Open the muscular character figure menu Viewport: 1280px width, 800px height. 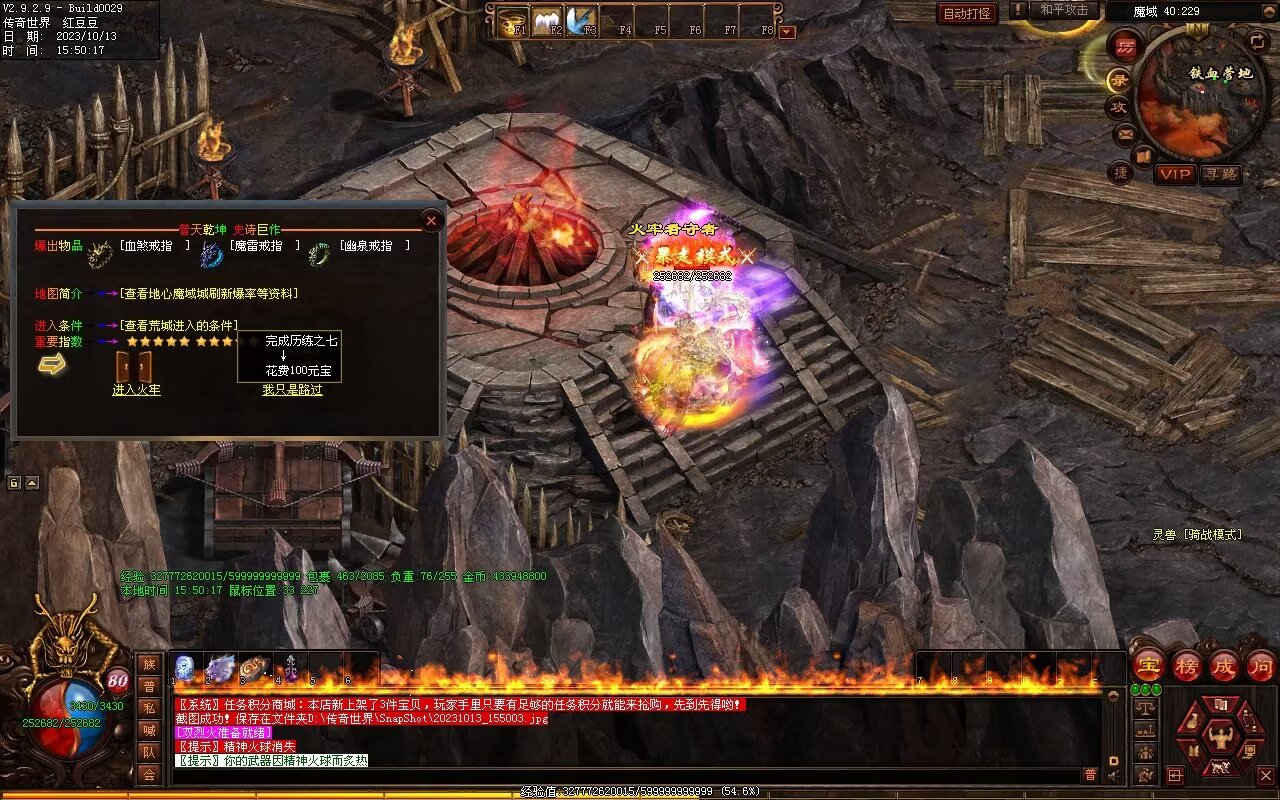pos(1219,738)
